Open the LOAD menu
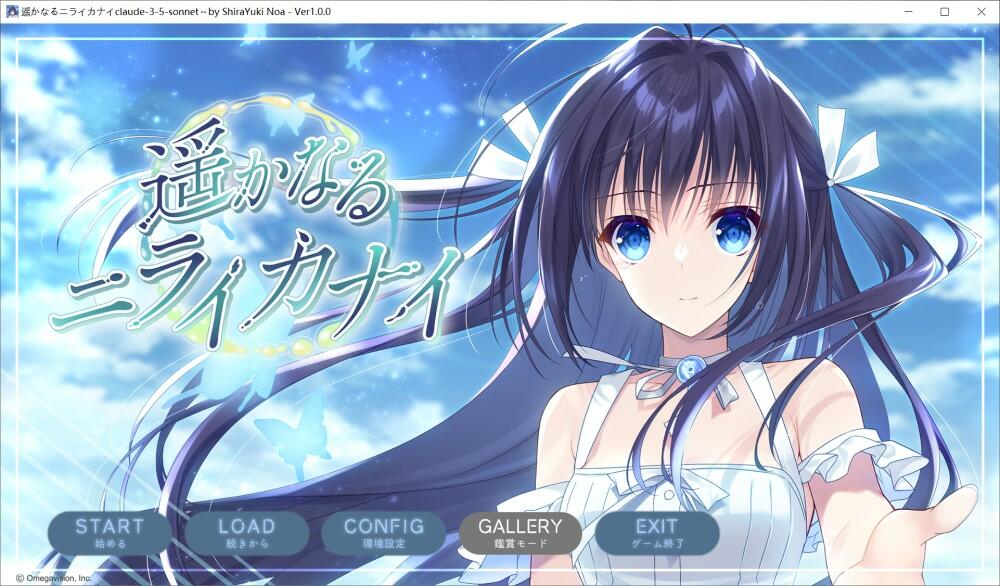 point(246,532)
